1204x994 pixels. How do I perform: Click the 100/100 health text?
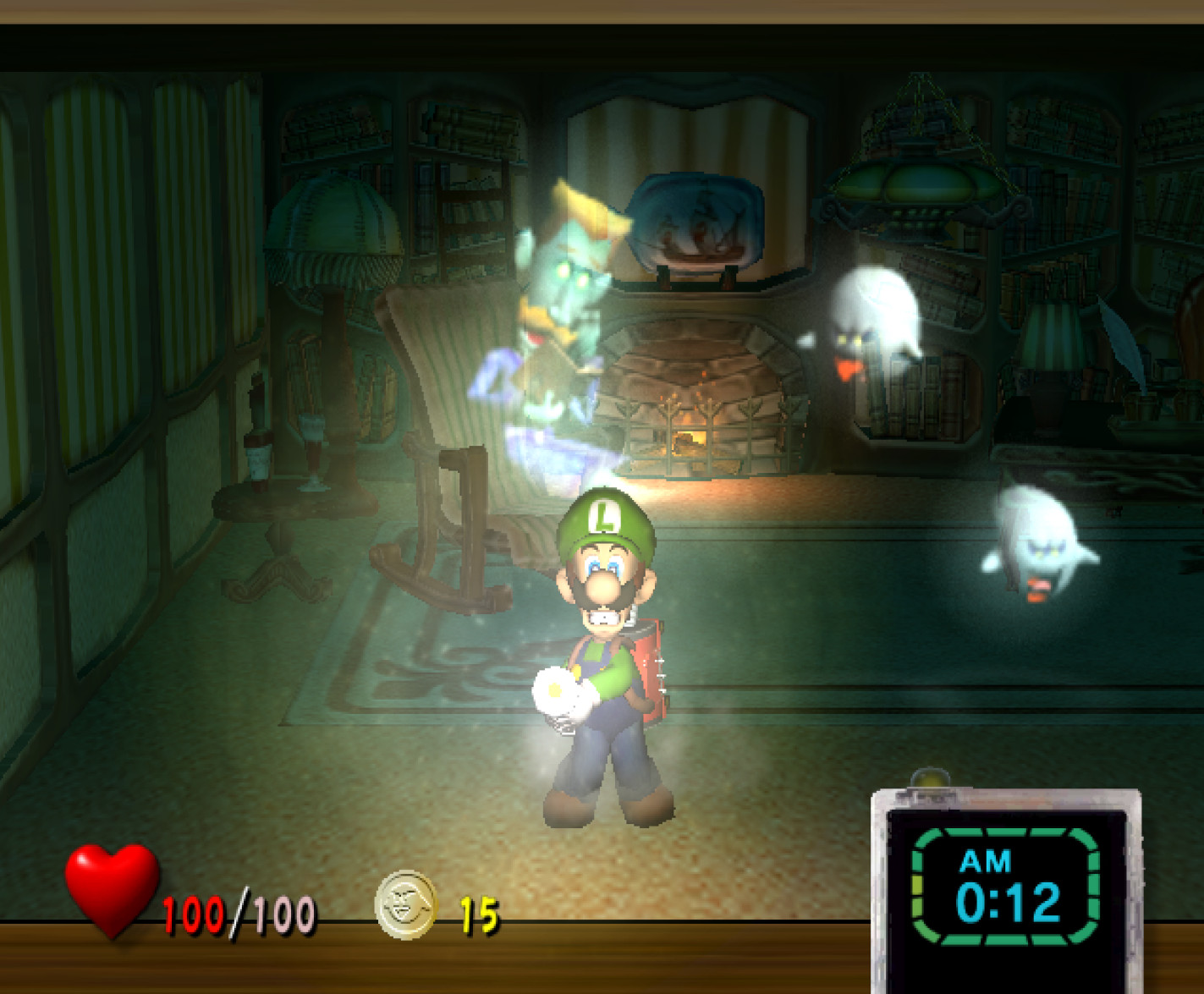(x=239, y=912)
